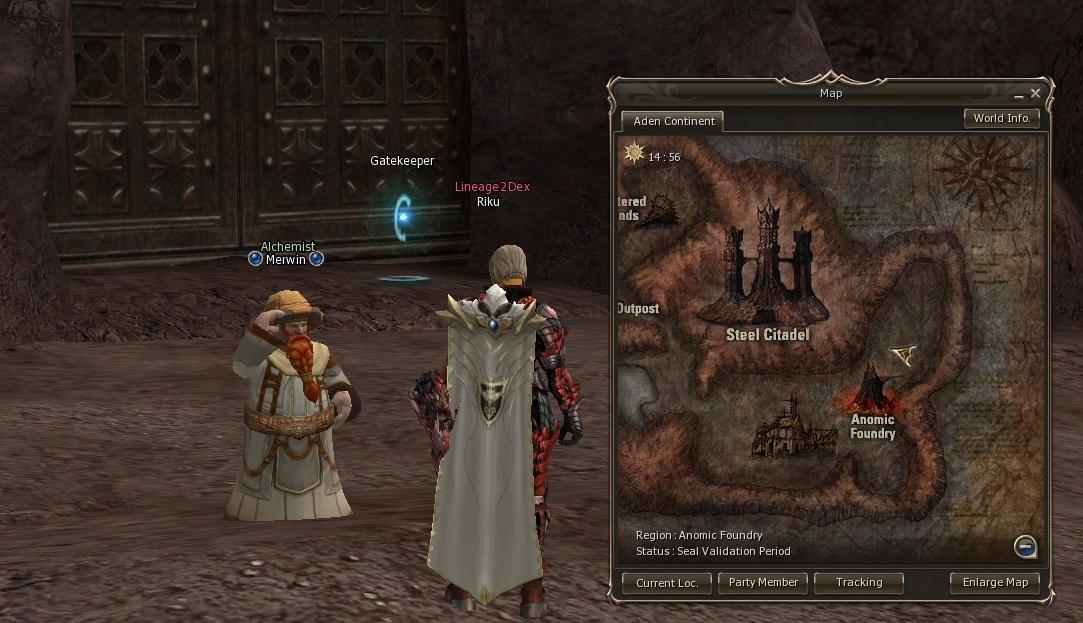Activate the Tracking button

click(859, 582)
